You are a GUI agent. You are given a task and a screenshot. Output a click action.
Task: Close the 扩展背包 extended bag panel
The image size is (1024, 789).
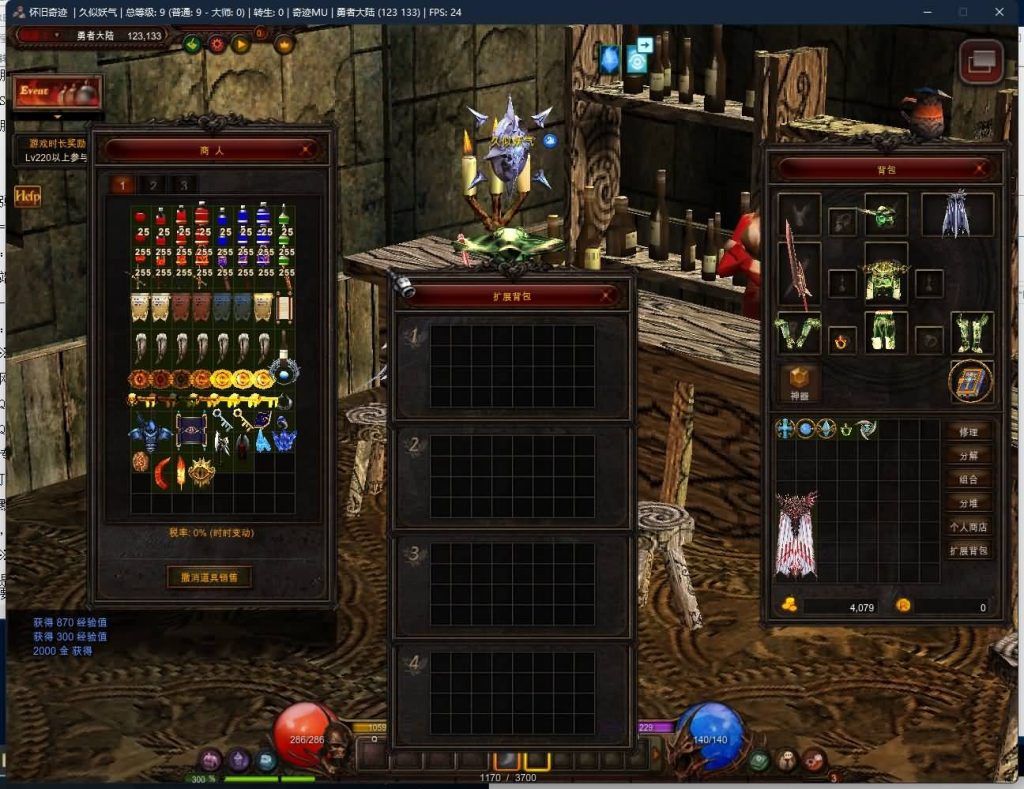coord(608,295)
